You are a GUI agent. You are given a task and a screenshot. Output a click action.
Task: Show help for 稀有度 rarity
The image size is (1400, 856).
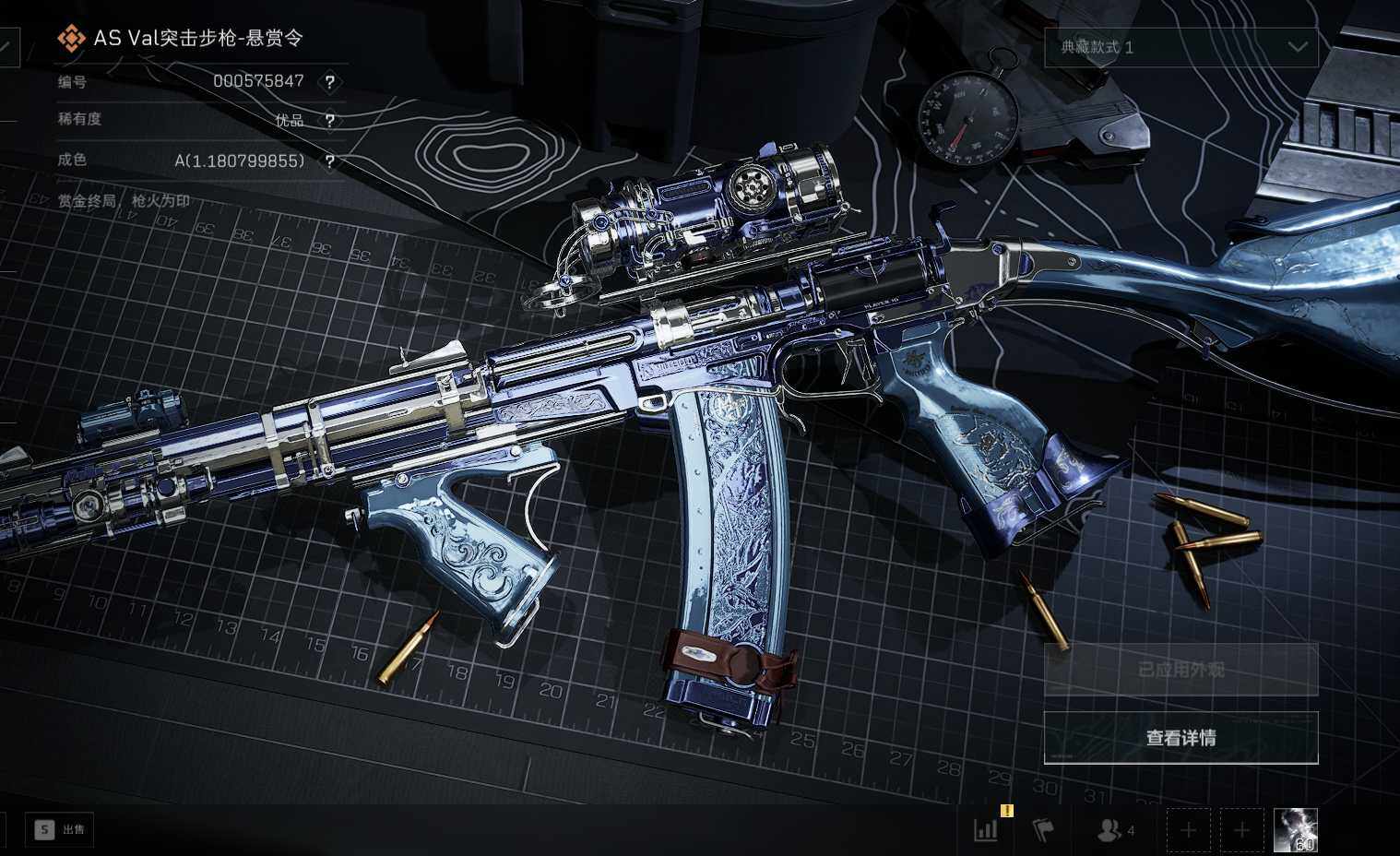click(329, 121)
